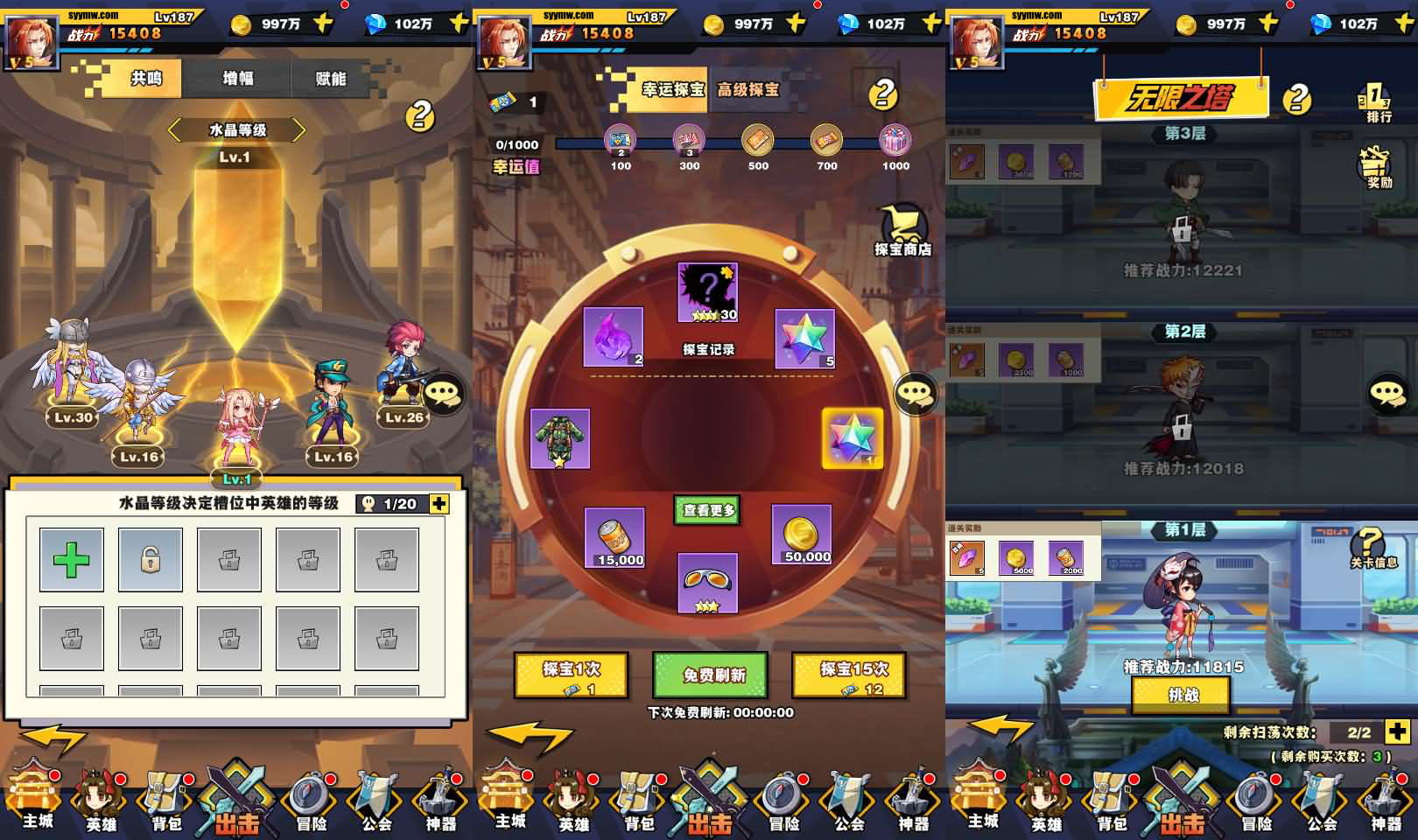The height and width of the screenshot is (840, 1418).
Task: Switch to the 增幅 tab
Action: click(237, 79)
